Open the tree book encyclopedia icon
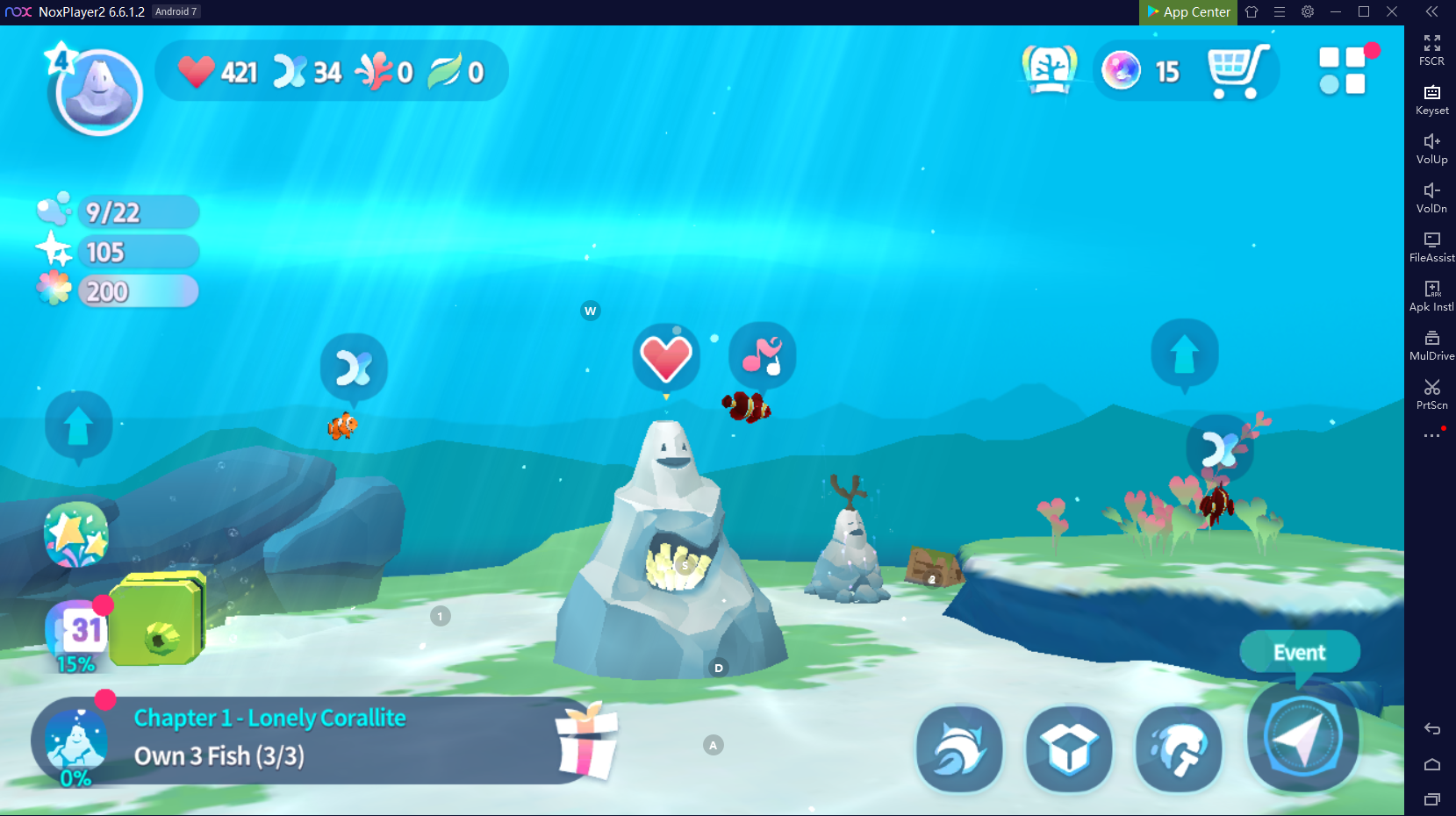Viewport: 1456px width, 816px height. (x=1050, y=70)
